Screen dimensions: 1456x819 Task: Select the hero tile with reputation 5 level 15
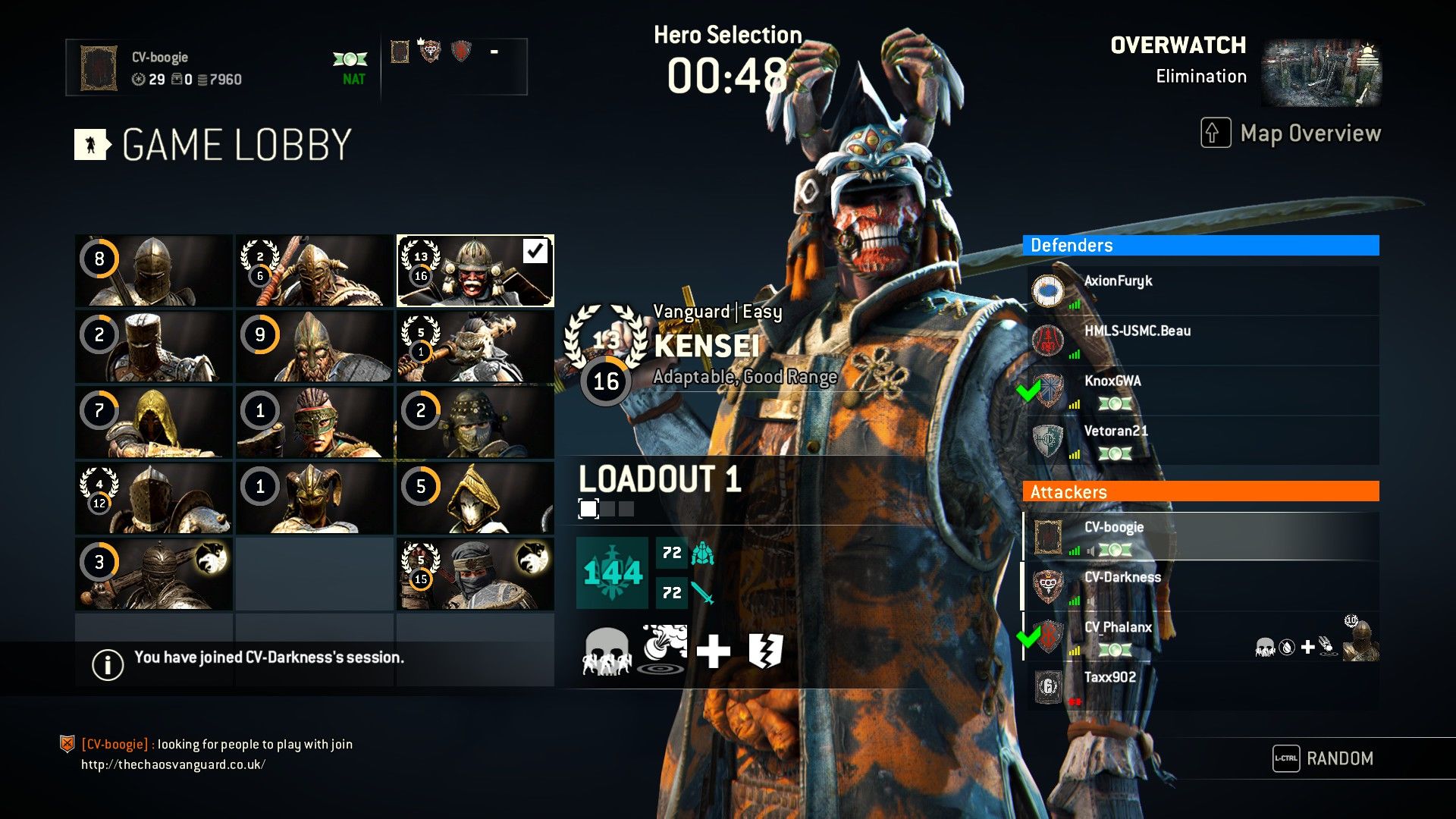(x=475, y=574)
